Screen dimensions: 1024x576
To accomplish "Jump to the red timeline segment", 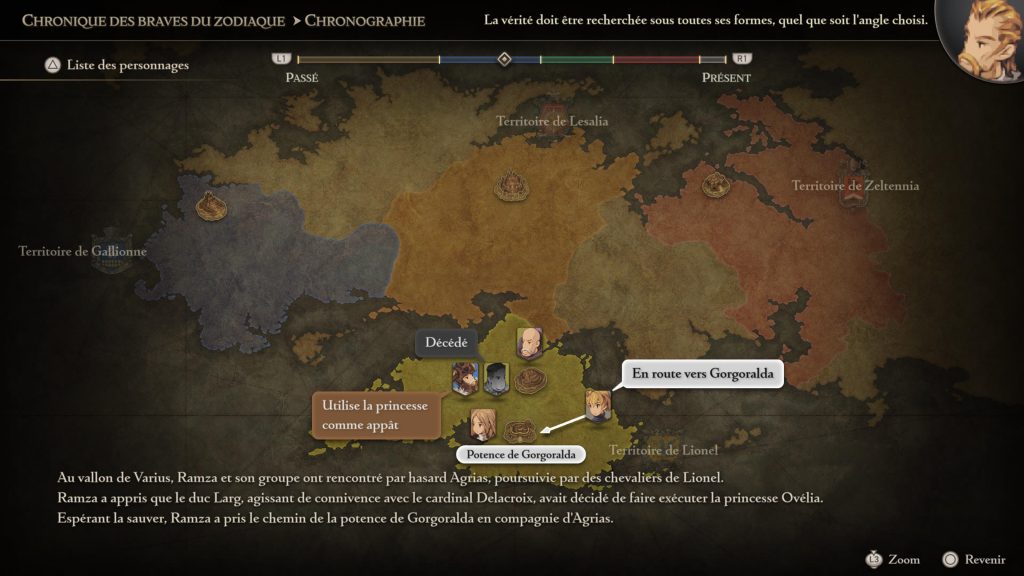I will [655, 60].
